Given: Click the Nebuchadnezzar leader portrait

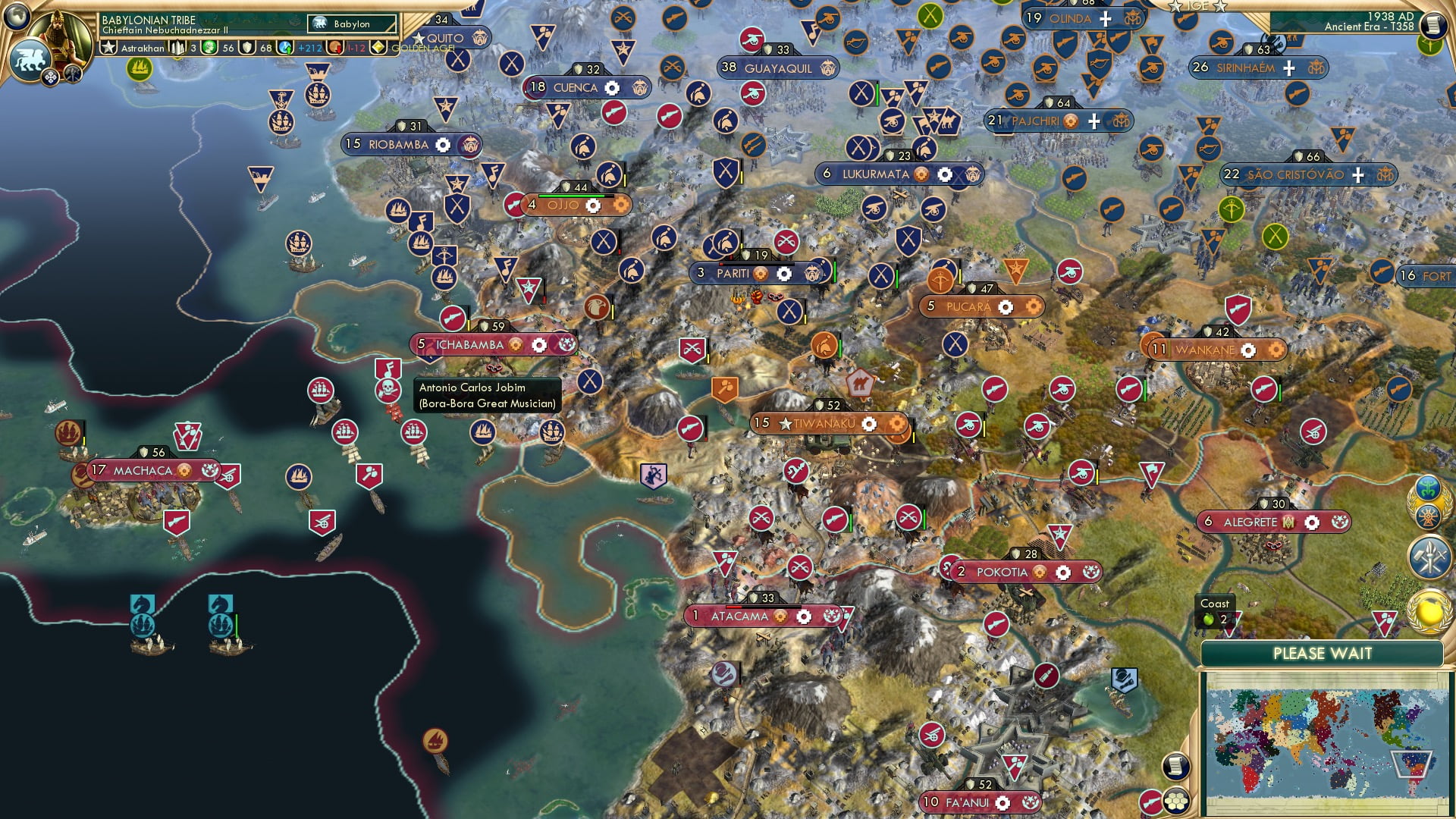Looking at the screenshot, I should (x=61, y=34).
